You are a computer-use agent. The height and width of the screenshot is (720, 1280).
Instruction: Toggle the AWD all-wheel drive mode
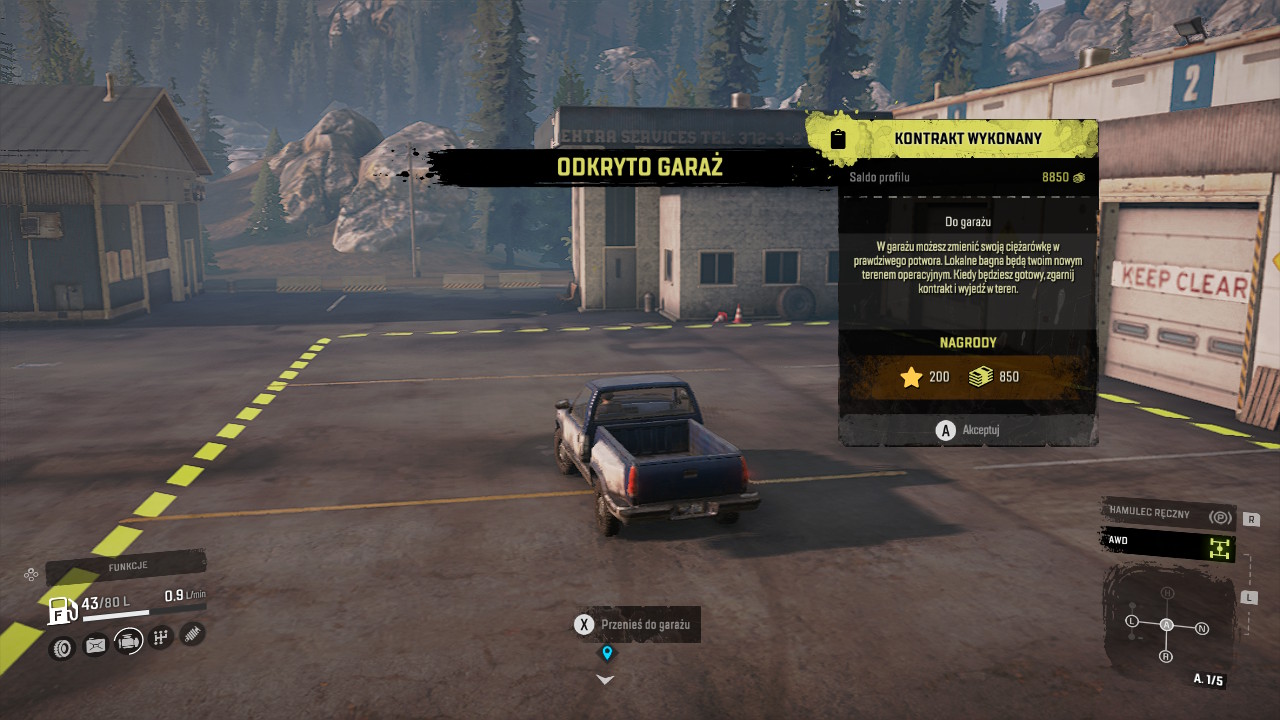pos(1168,544)
